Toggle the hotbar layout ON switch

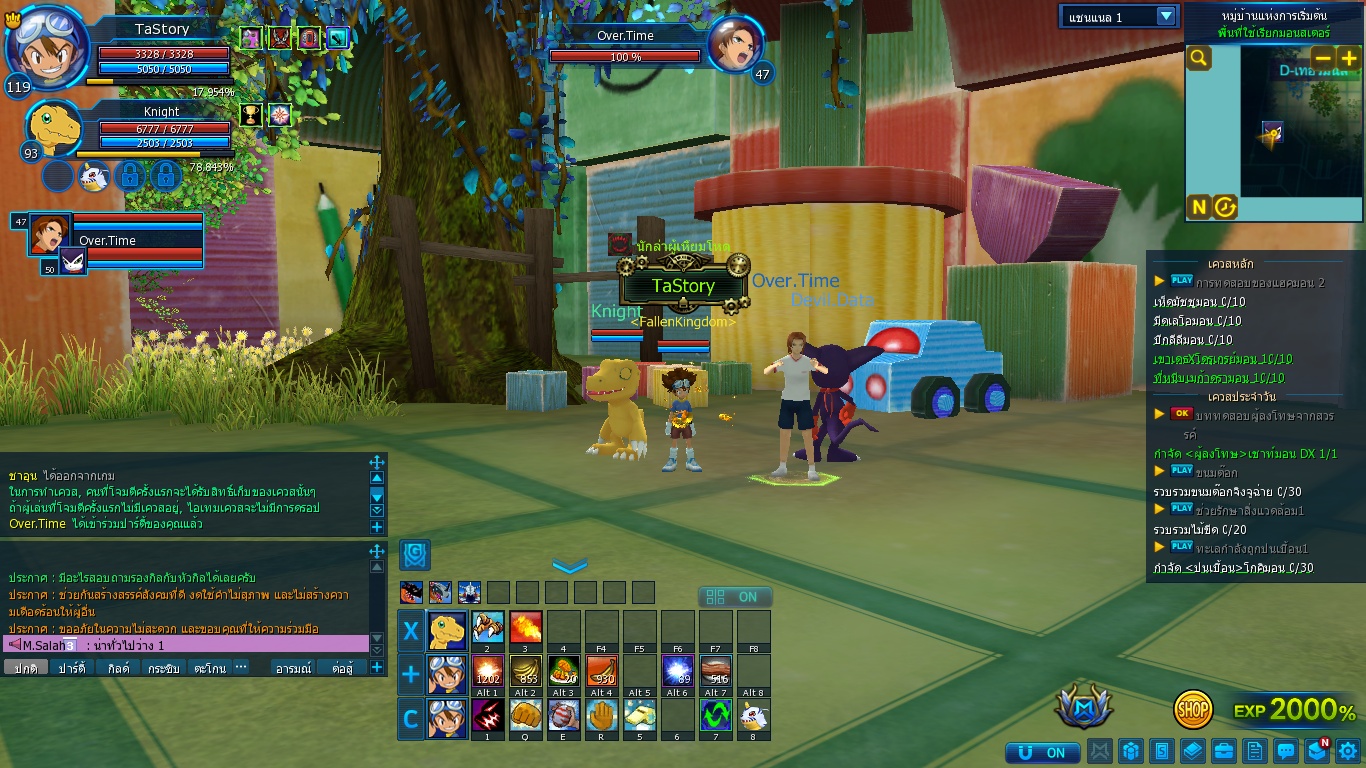(x=735, y=597)
